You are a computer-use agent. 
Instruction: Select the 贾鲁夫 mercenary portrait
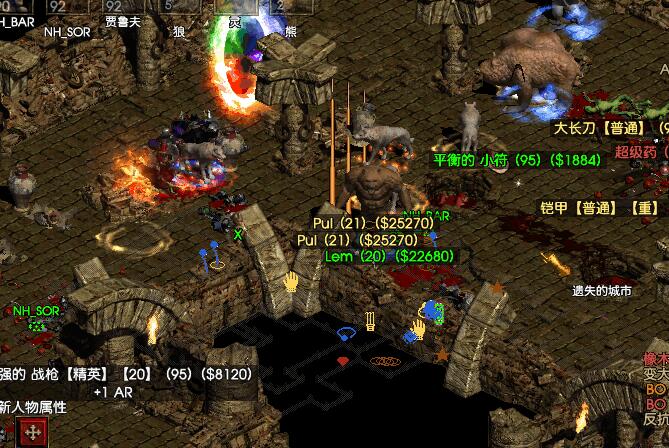coord(122,9)
